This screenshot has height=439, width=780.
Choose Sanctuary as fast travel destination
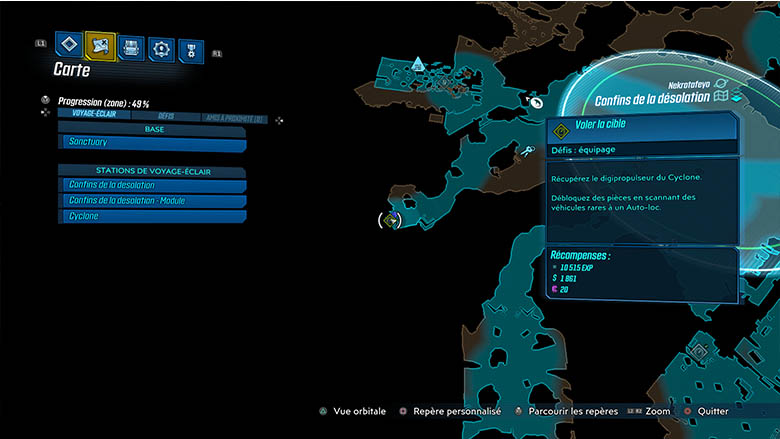click(151, 145)
